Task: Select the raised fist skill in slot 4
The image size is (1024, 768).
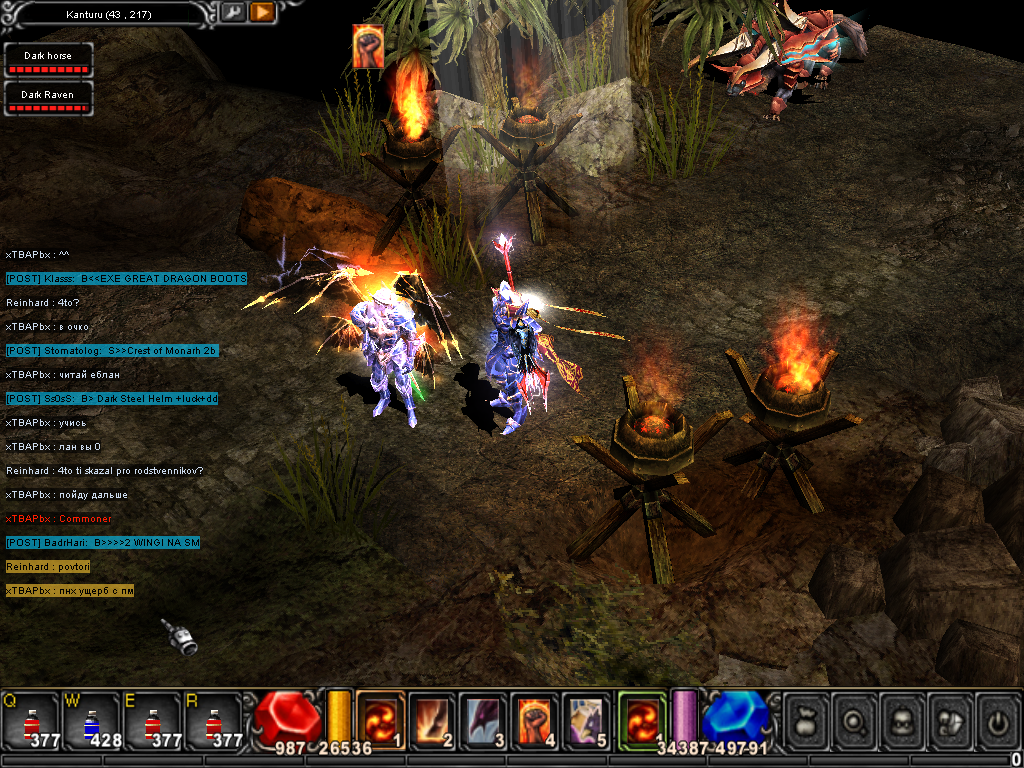Action: pos(536,718)
